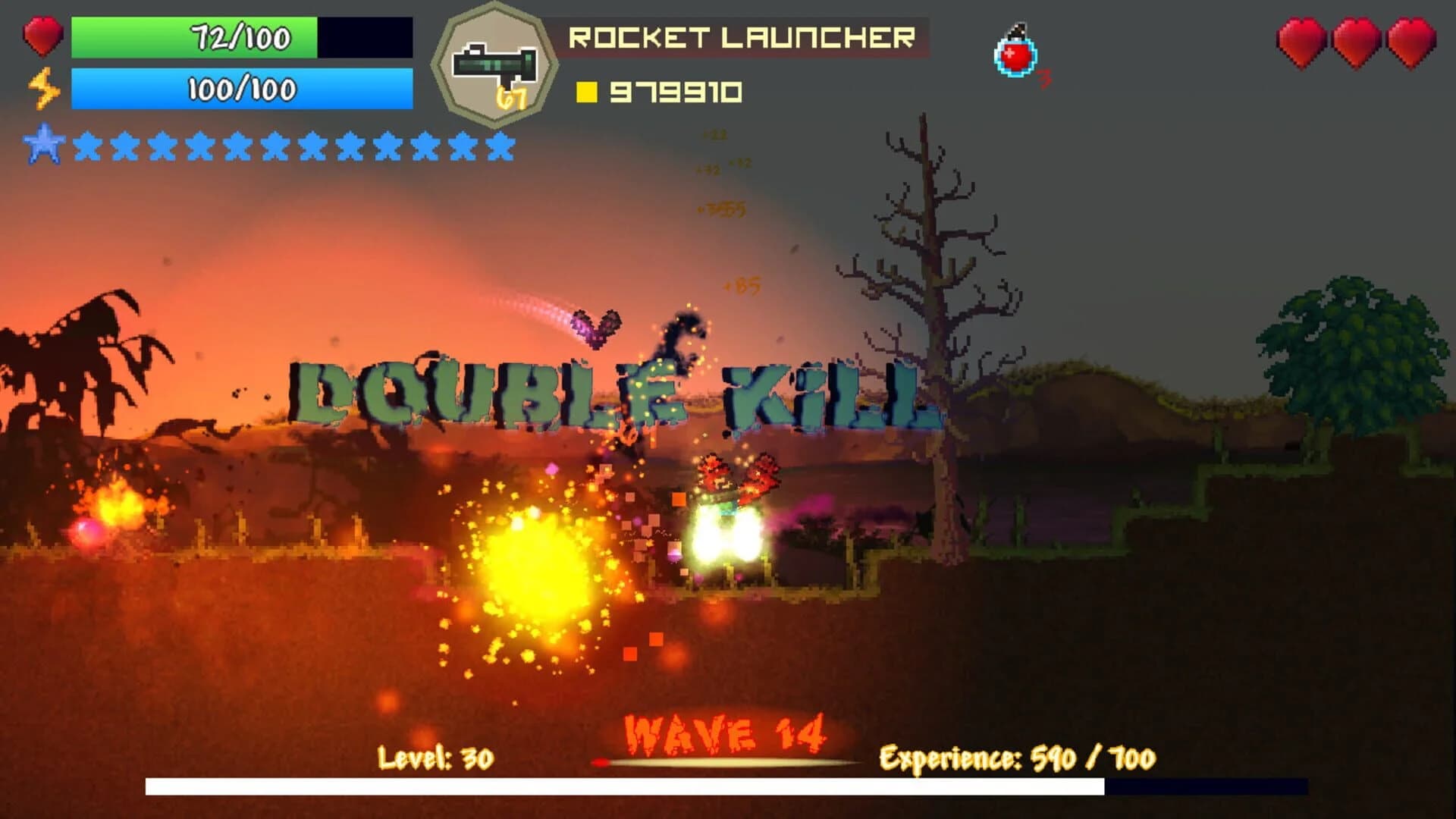Click the Level: 30 label
The height and width of the screenshot is (819, 1456).
click(435, 758)
